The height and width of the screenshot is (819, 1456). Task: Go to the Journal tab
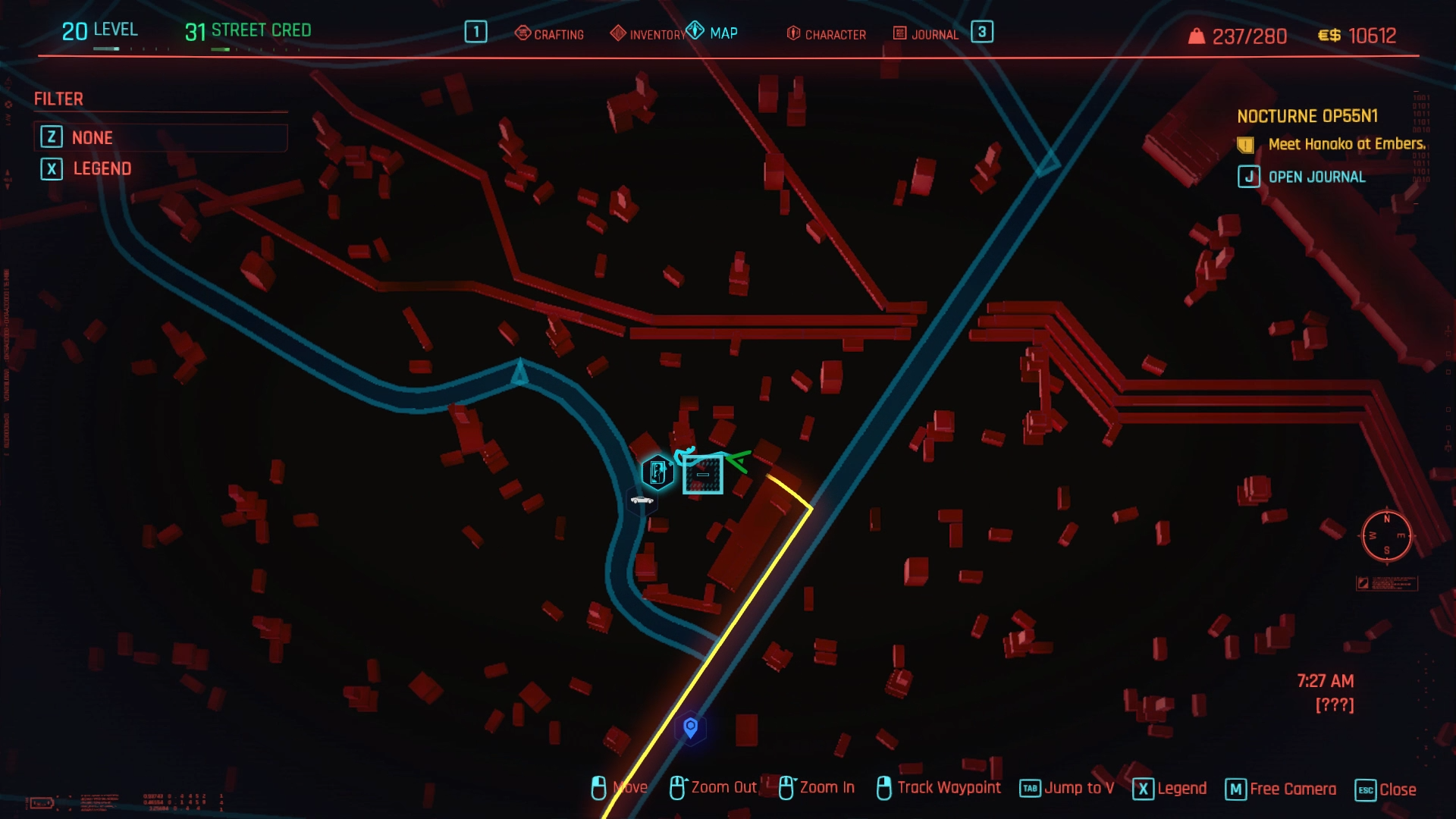[926, 34]
